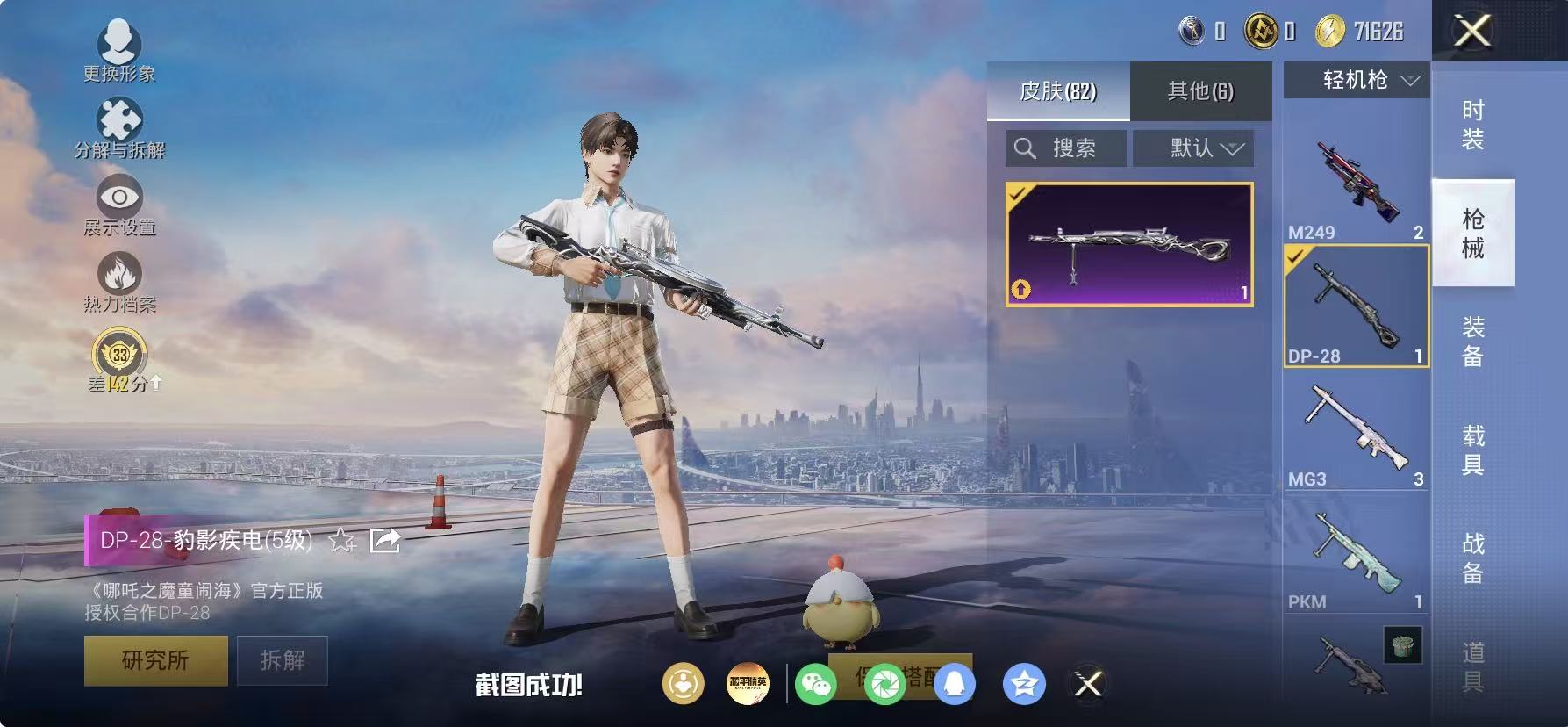This screenshot has height=727, width=1568.
Task: Select the DP-28 skin thumbnail card
Action: coord(1129,243)
